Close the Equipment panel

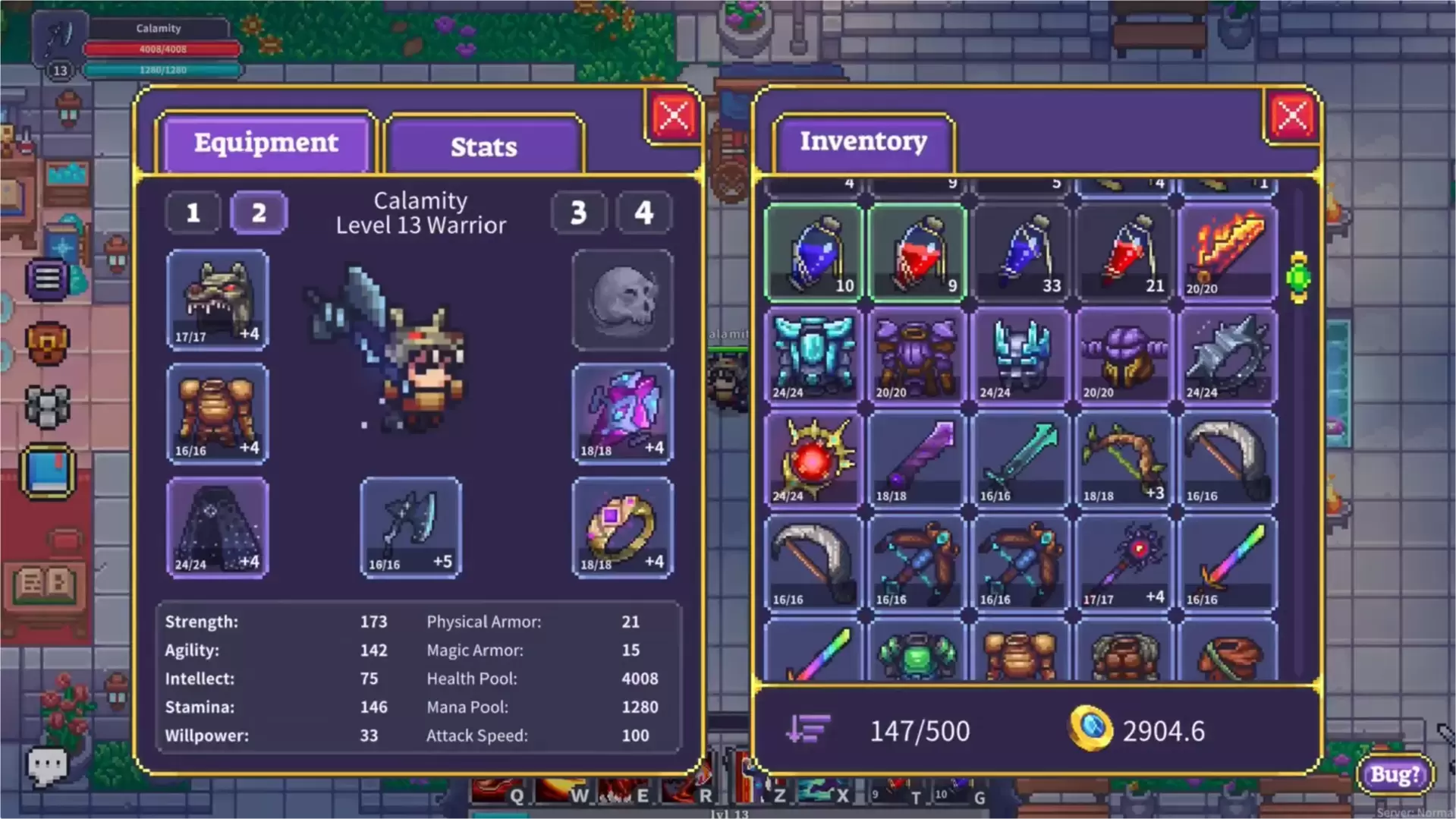pyautogui.click(x=673, y=117)
